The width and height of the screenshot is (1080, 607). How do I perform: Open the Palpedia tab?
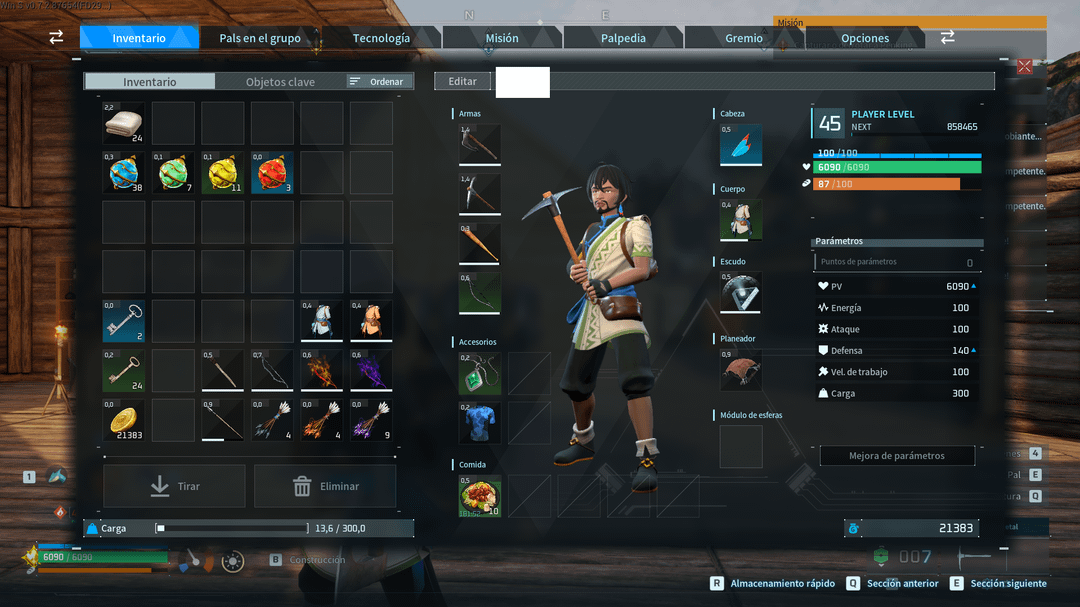tap(623, 38)
